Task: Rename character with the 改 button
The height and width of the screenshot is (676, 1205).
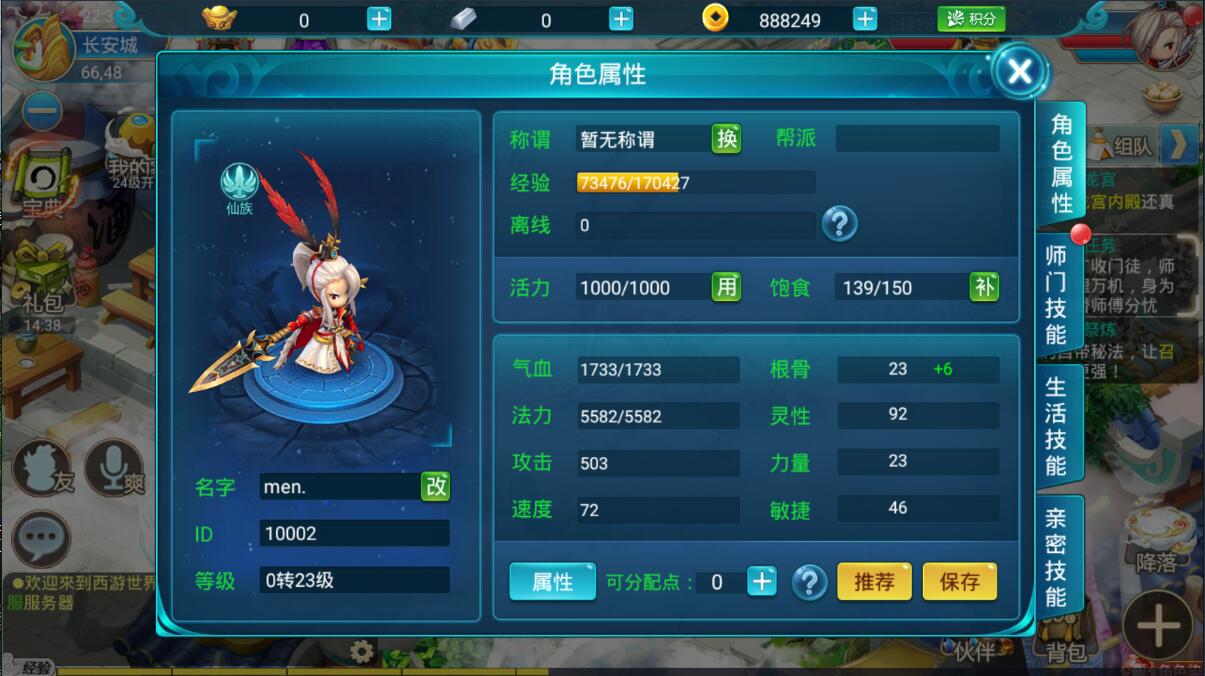Action: point(436,486)
